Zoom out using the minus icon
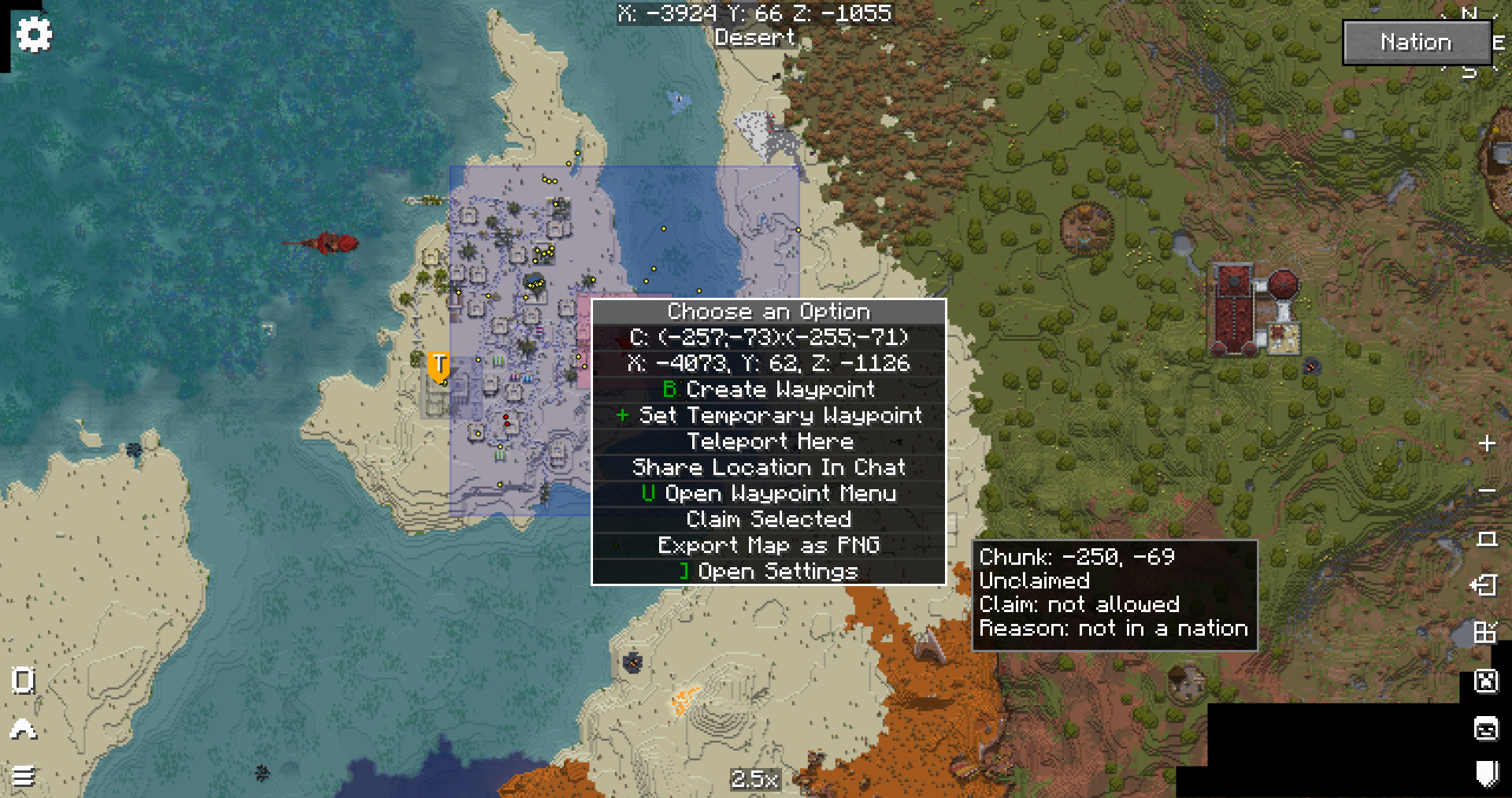 1488,492
